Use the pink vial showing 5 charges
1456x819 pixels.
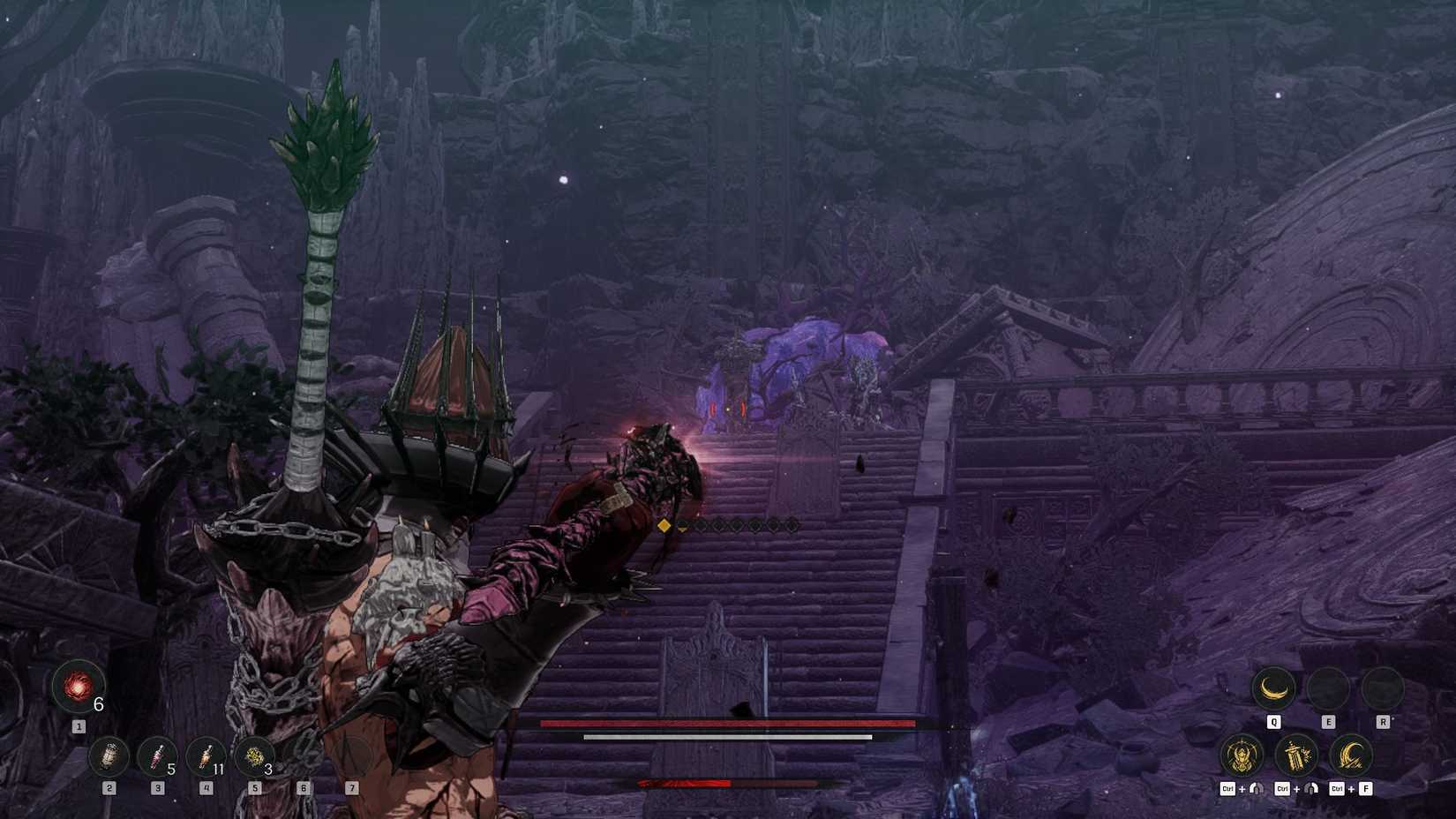(x=158, y=756)
